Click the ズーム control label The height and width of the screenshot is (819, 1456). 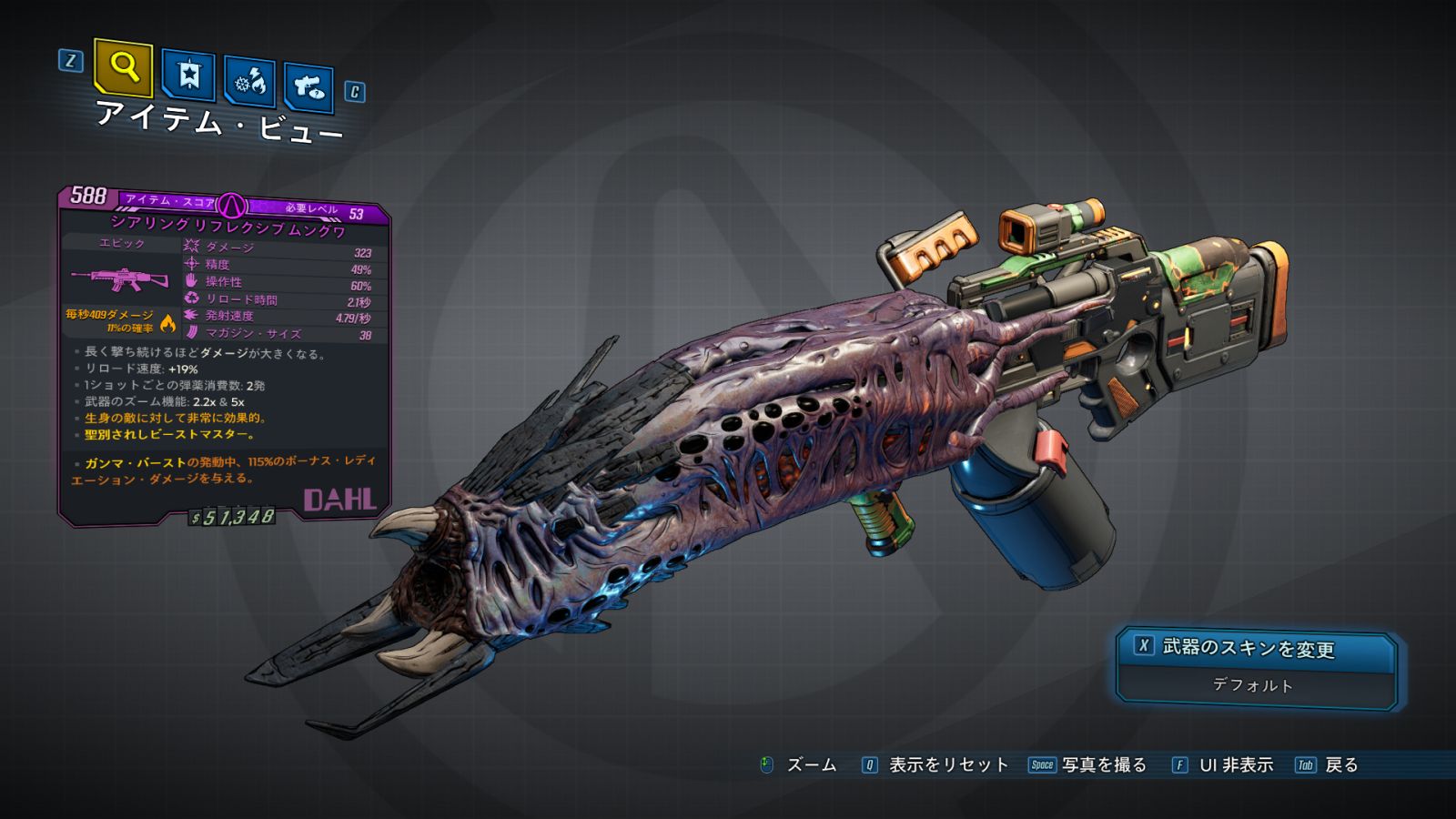(x=810, y=765)
